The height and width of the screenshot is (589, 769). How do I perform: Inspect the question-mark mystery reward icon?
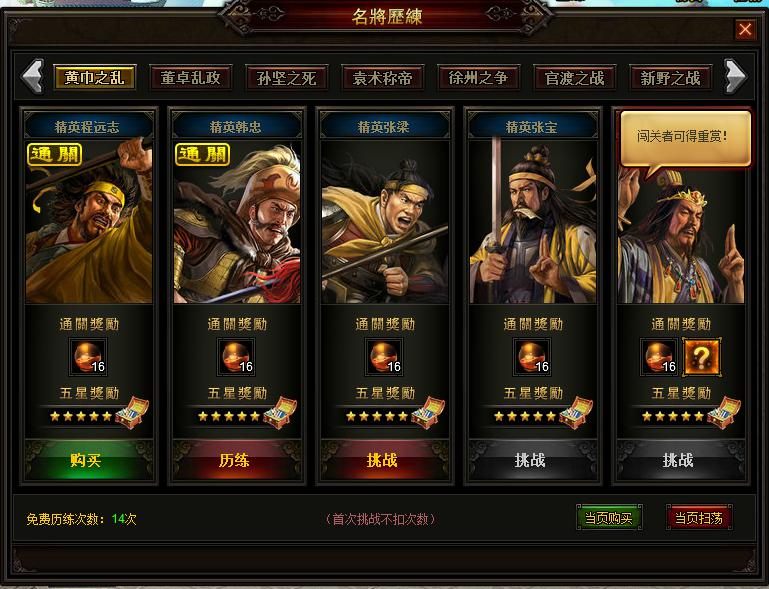(701, 356)
